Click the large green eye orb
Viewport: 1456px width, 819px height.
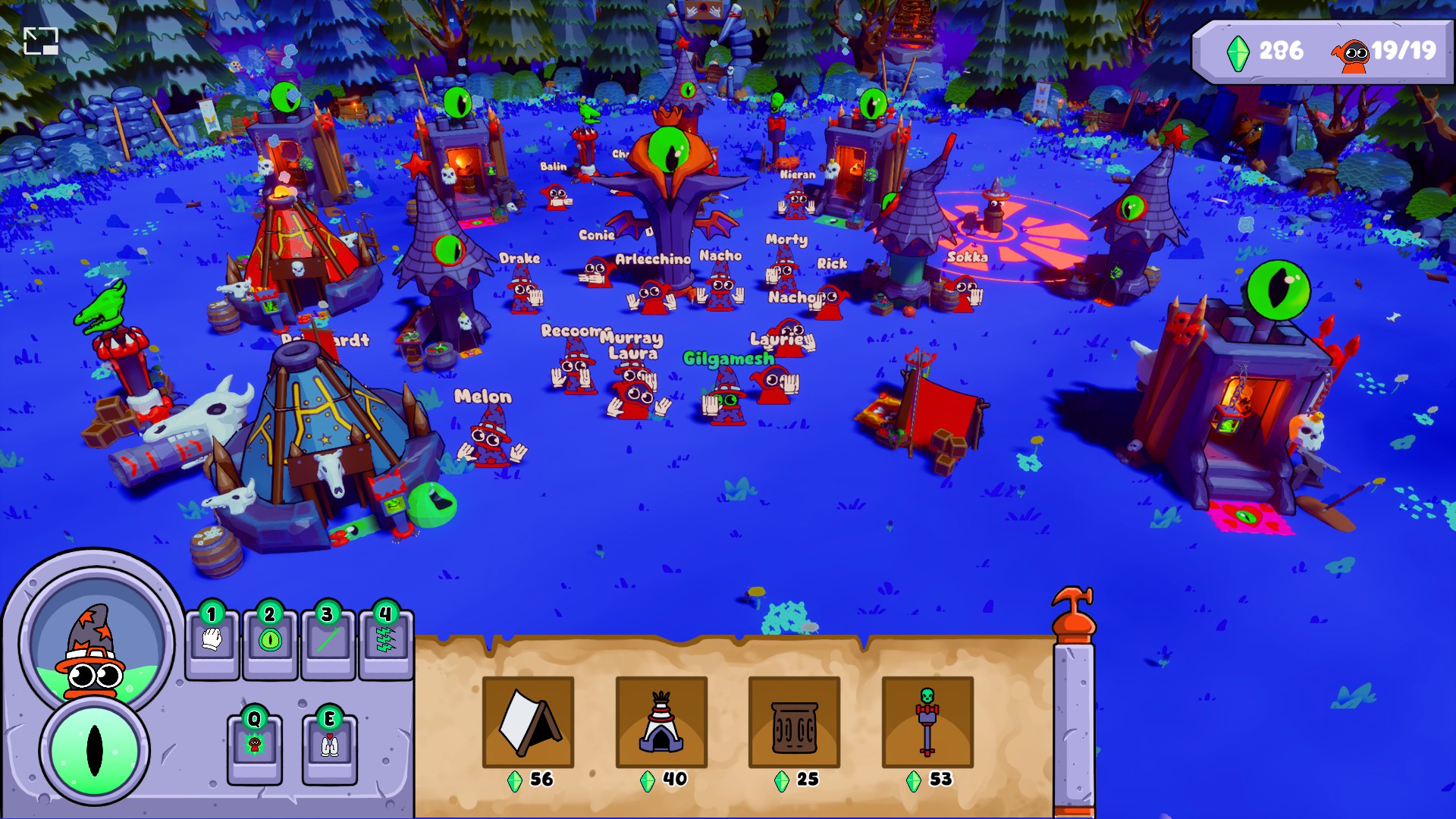pos(94,750)
